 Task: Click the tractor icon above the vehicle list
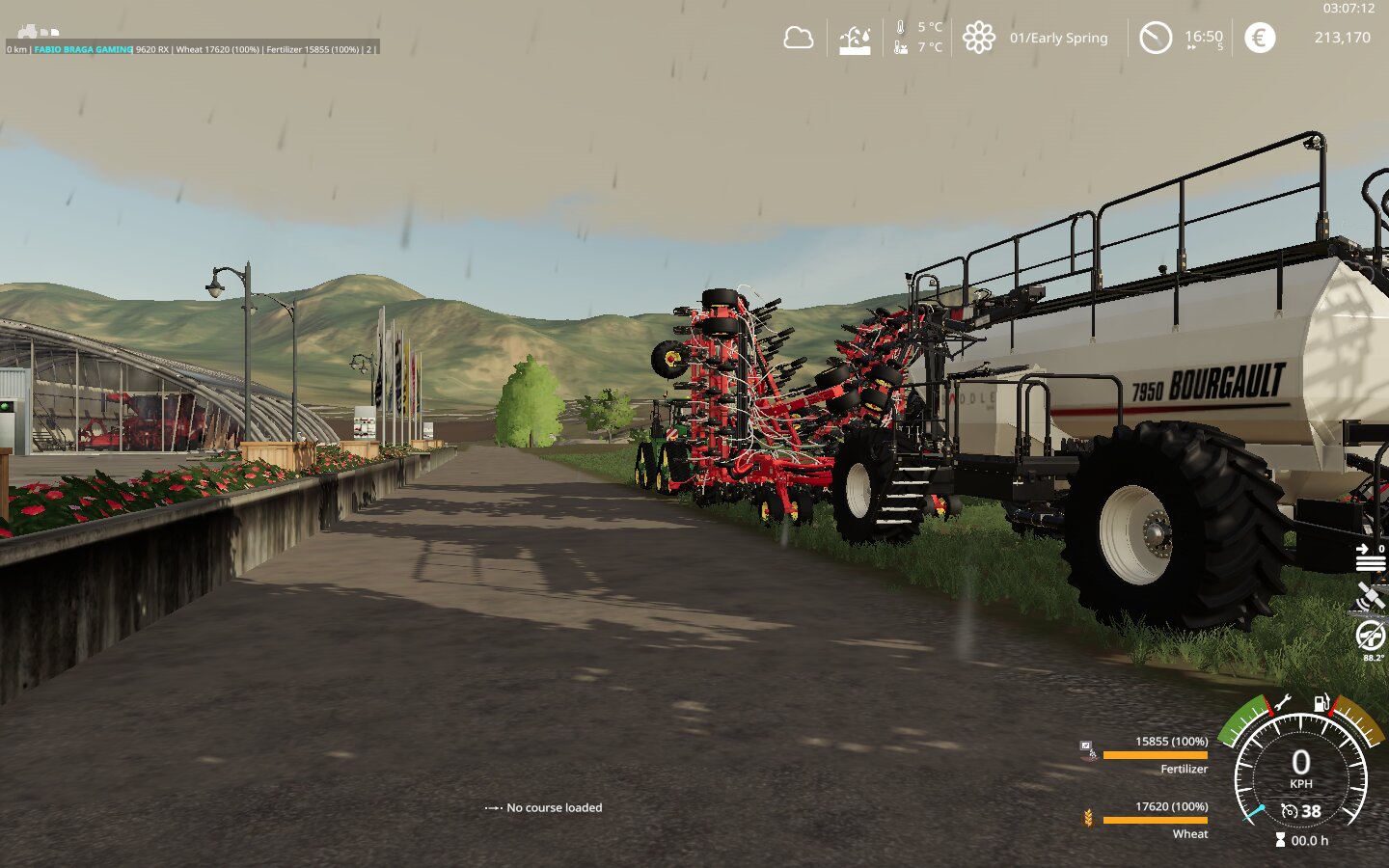[28, 32]
